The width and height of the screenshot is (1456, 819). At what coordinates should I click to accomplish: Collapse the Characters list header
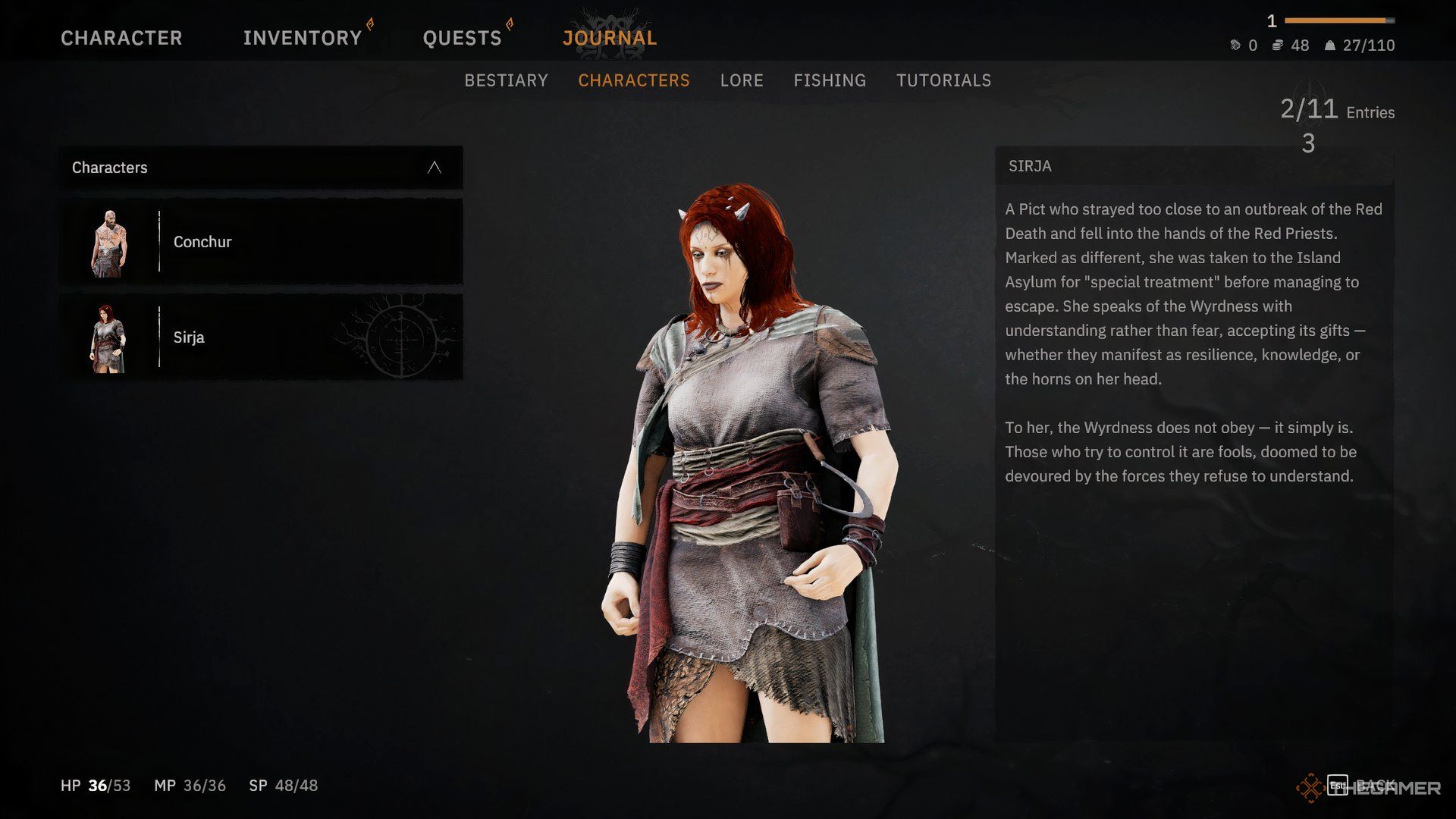434,168
